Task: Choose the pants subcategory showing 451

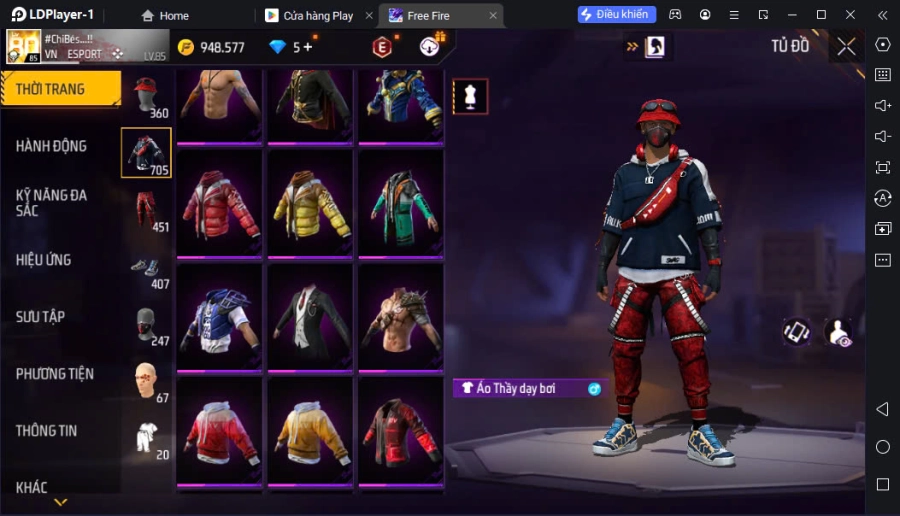Action: pos(147,211)
